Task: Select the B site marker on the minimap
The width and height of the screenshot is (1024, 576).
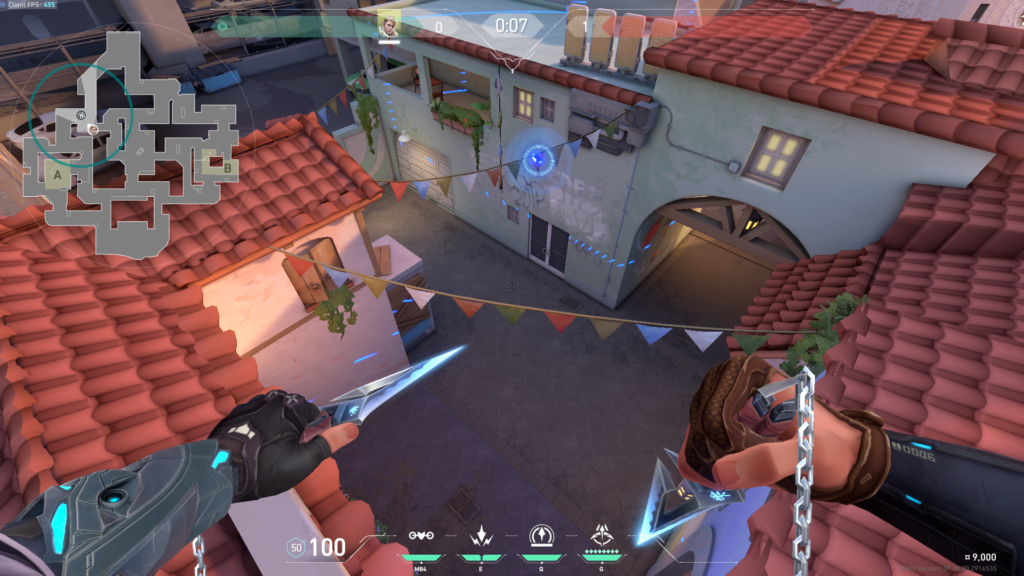Action: [227, 167]
